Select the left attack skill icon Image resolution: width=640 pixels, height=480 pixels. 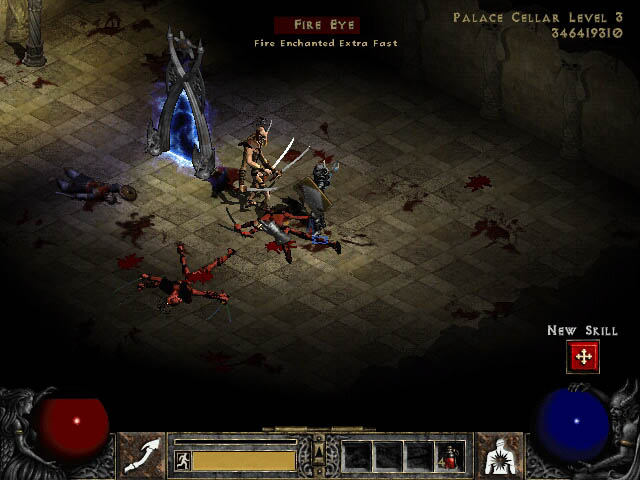point(142,454)
